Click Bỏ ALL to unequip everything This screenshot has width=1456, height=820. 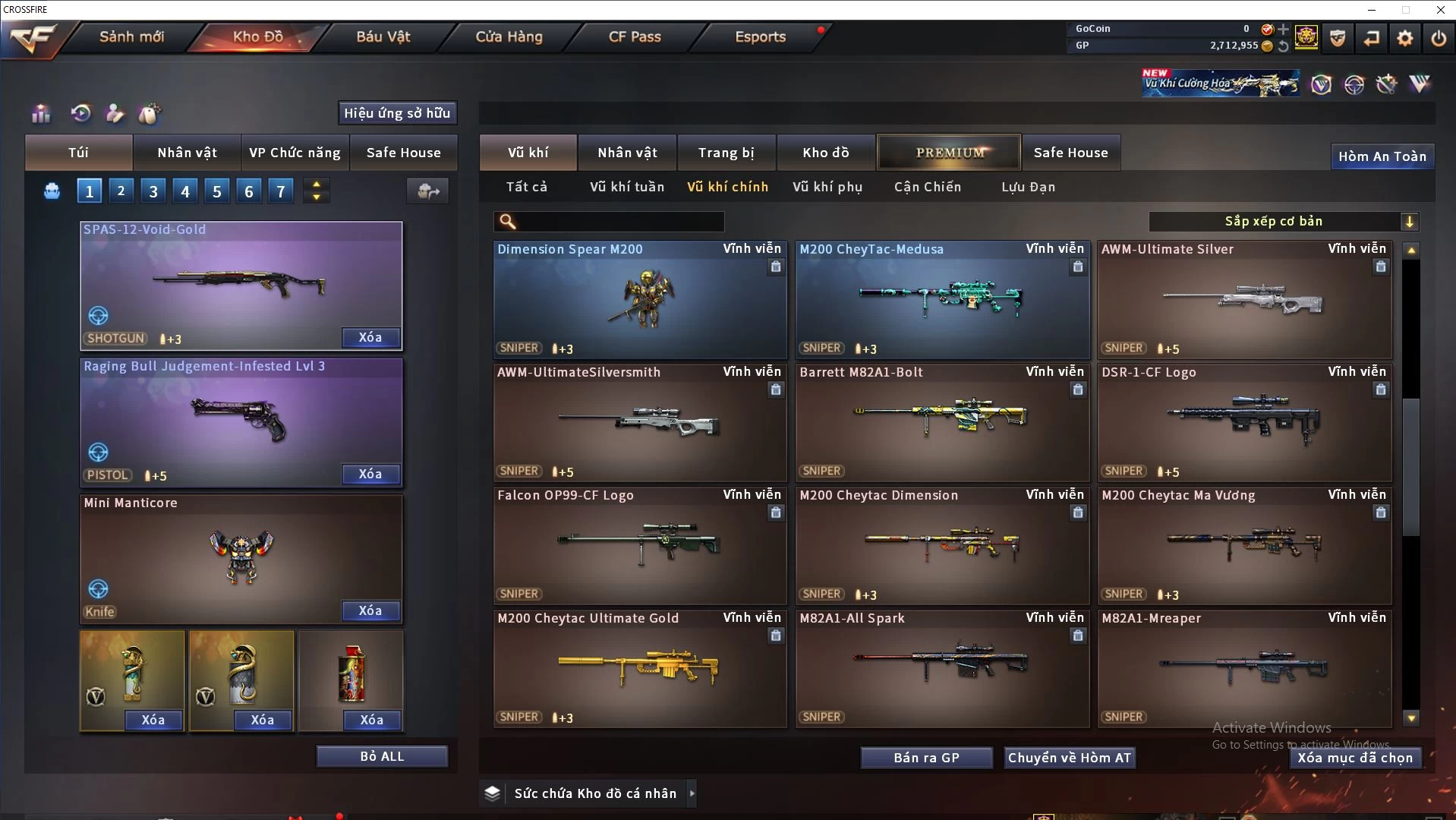(382, 756)
